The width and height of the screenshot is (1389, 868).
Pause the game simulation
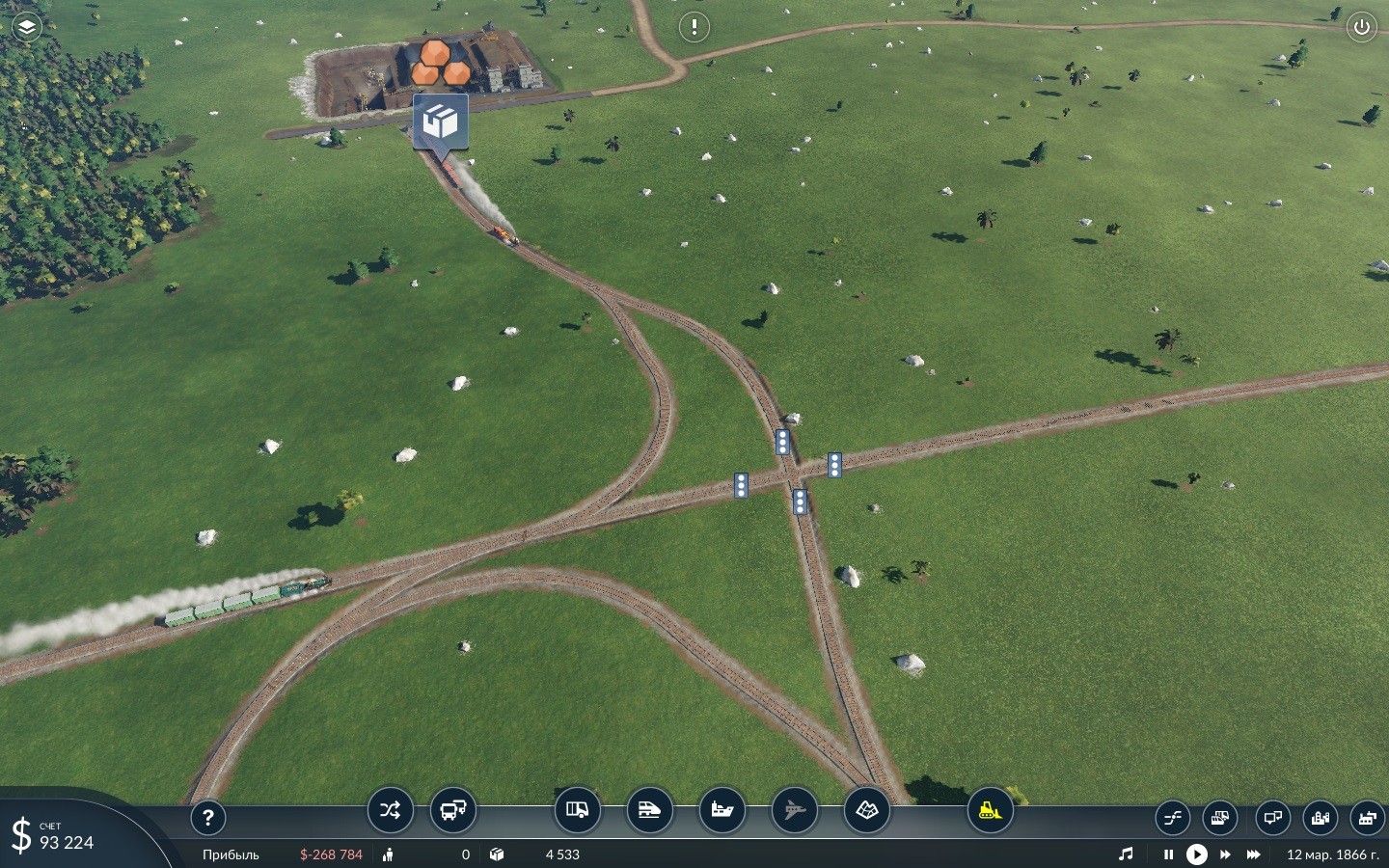[1168, 854]
